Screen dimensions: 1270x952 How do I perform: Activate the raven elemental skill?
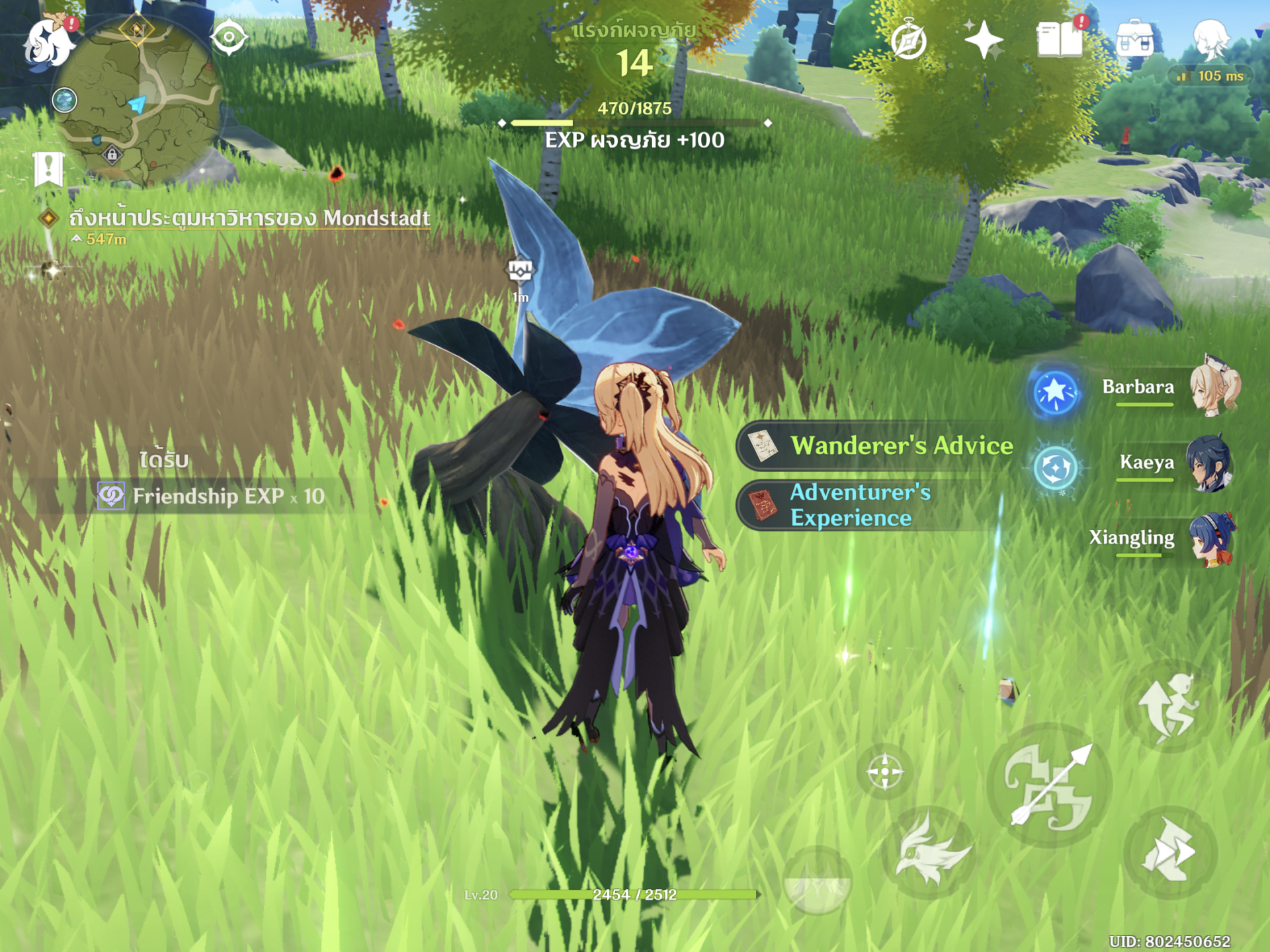[x=931, y=853]
